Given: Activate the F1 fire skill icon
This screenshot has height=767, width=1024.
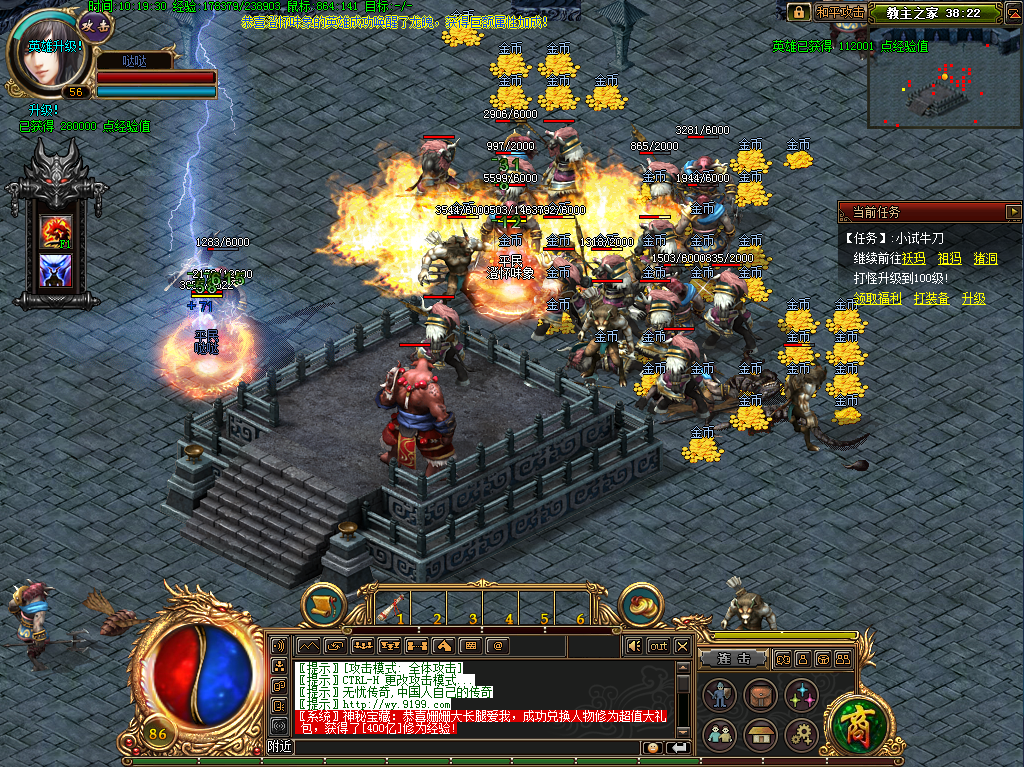Looking at the screenshot, I should [54, 232].
